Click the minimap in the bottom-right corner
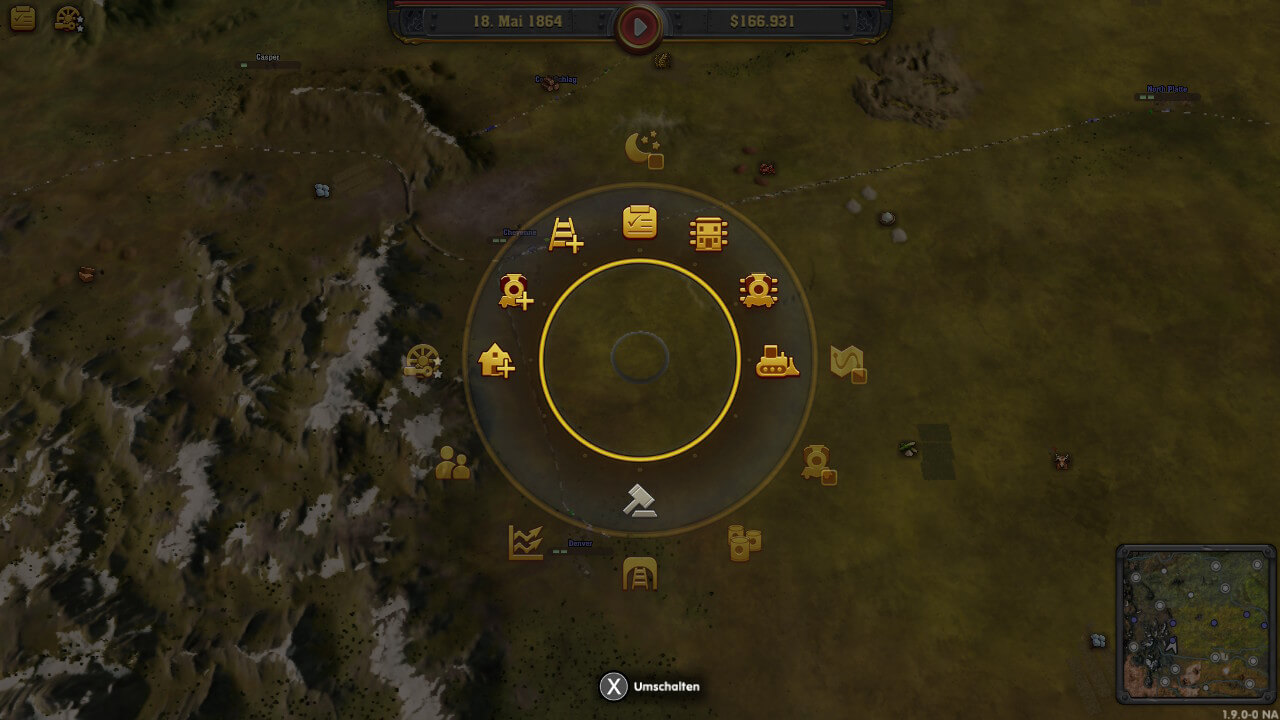 pos(1196,624)
